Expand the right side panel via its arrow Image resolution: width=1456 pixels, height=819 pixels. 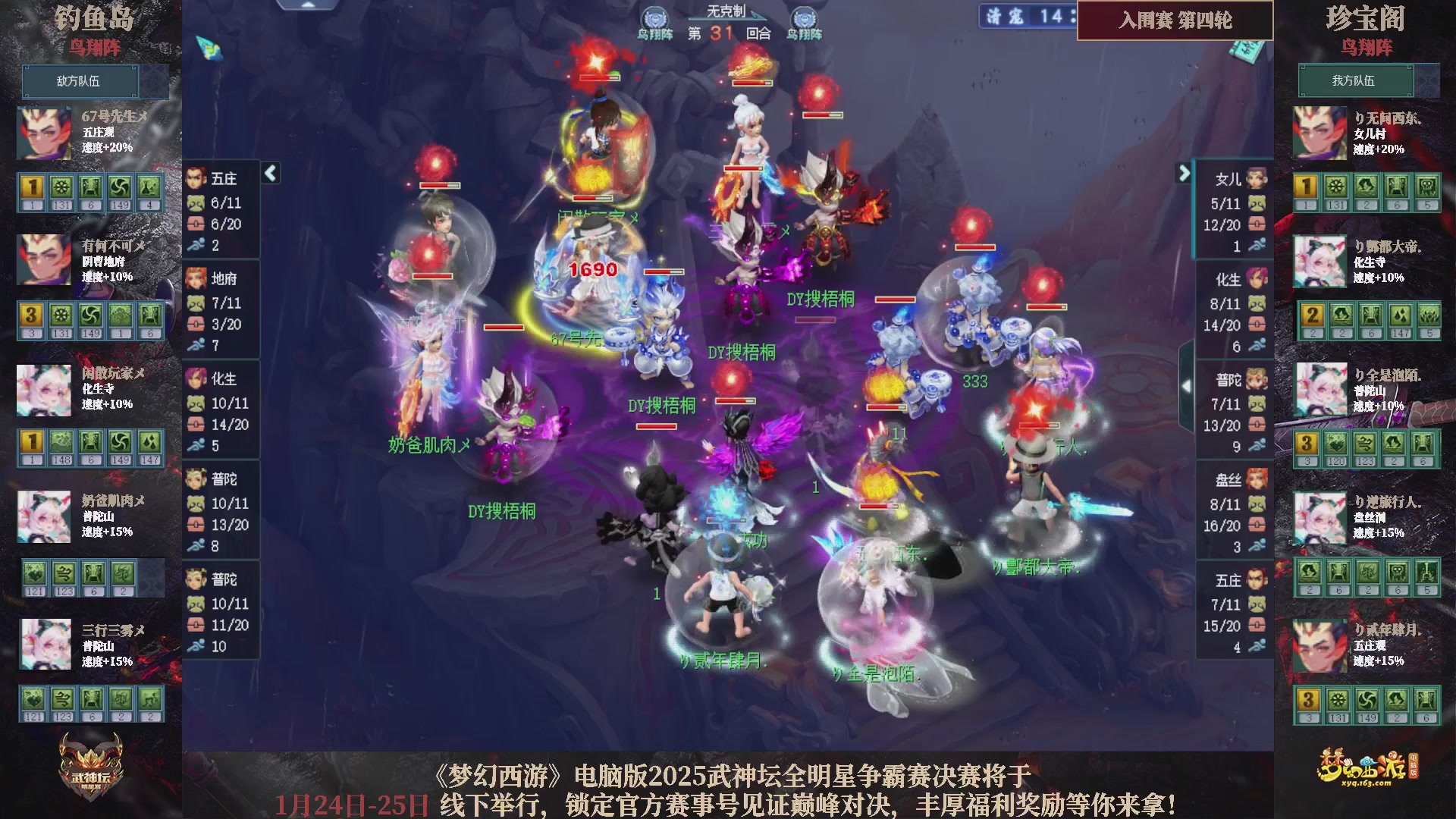coord(1185,173)
